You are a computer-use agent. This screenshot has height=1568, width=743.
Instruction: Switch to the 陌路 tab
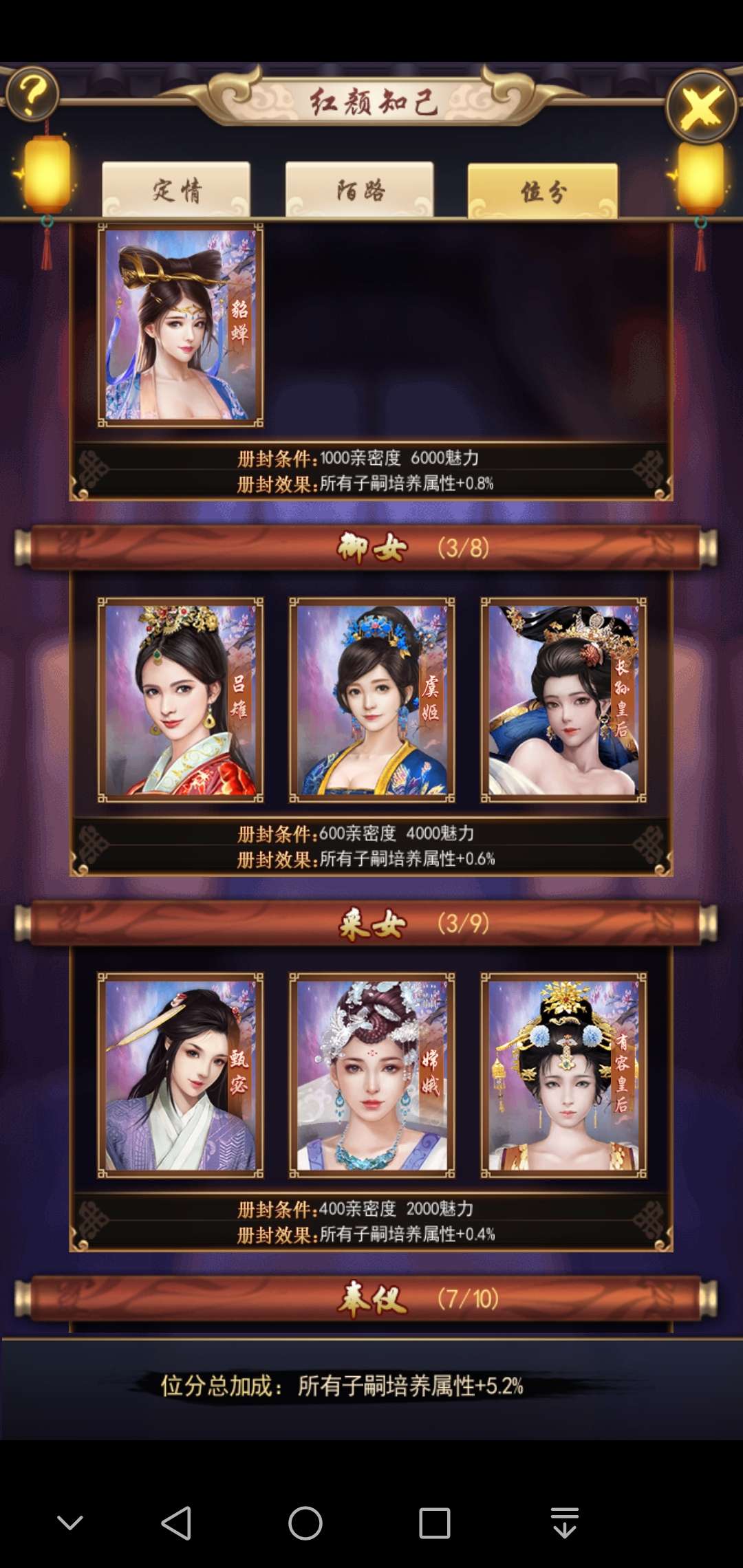click(360, 190)
